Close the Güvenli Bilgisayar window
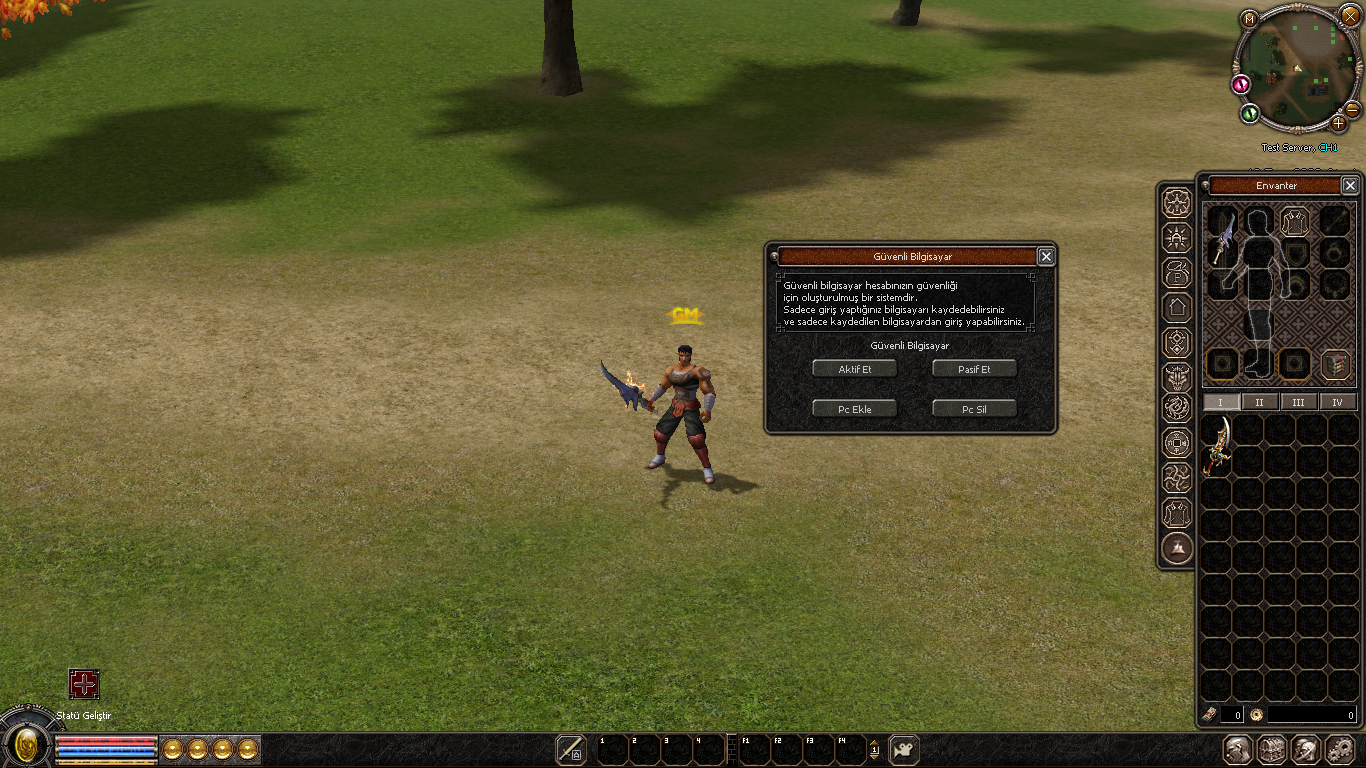Viewport: 1366px width, 768px height. [1046, 257]
